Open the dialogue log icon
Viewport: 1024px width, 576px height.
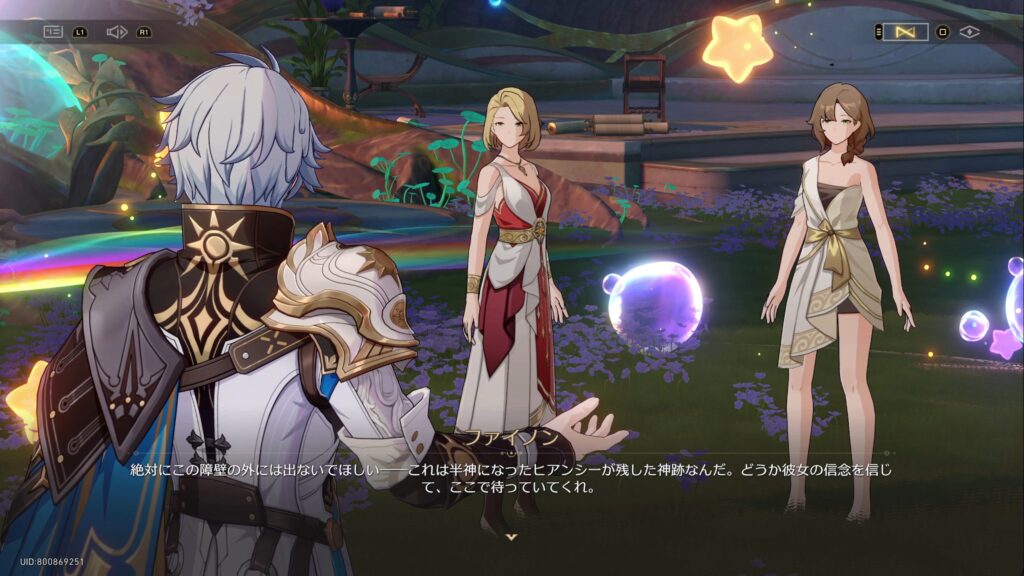[53, 32]
